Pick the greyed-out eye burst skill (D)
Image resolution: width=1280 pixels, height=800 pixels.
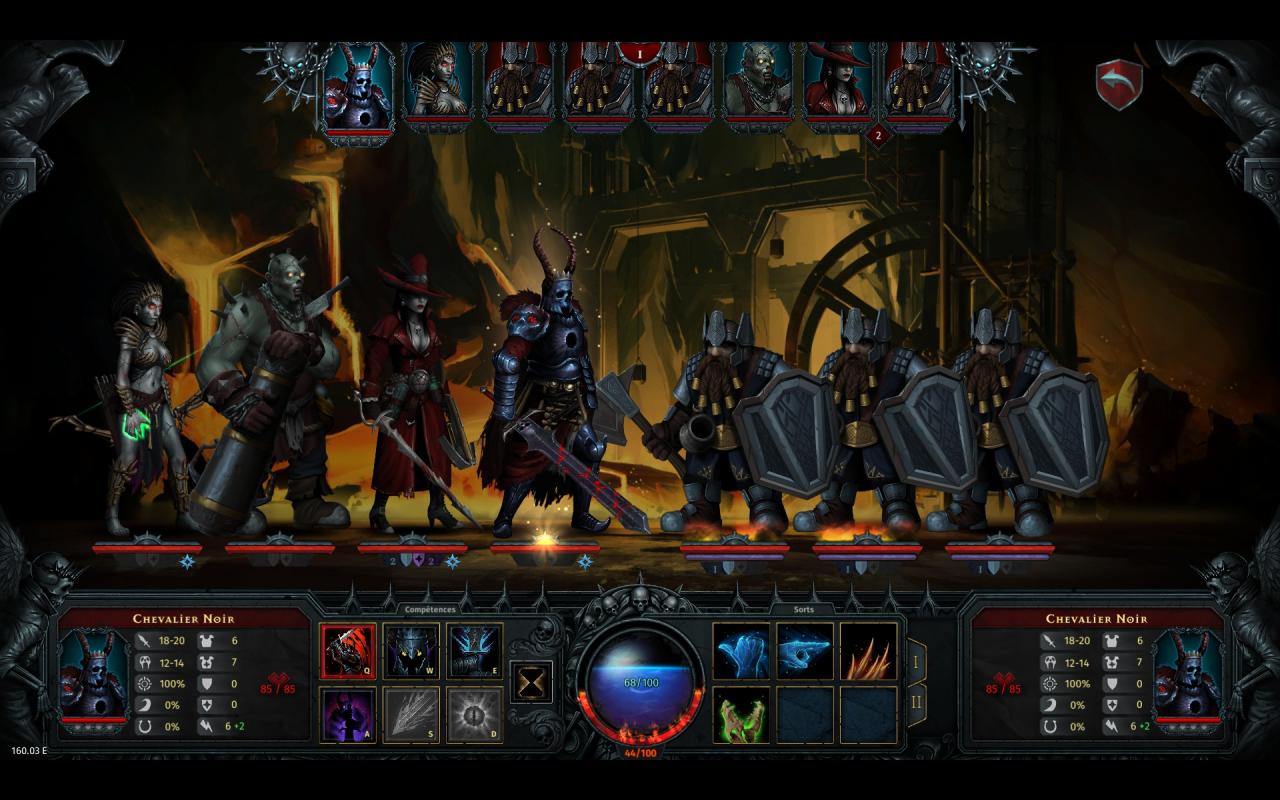tap(474, 714)
